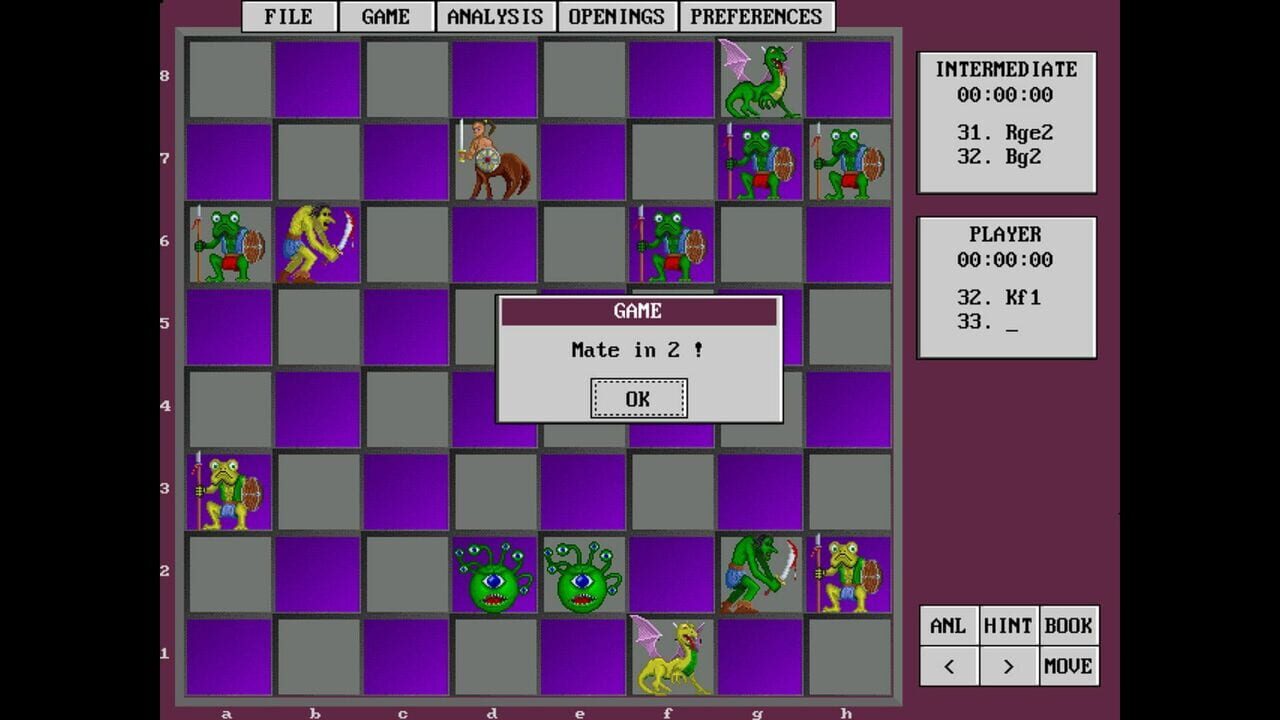The width and height of the screenshot is (1280, 720).
Task: Toggle the BOOK opening book mode
Action: tap(1068, 624)
